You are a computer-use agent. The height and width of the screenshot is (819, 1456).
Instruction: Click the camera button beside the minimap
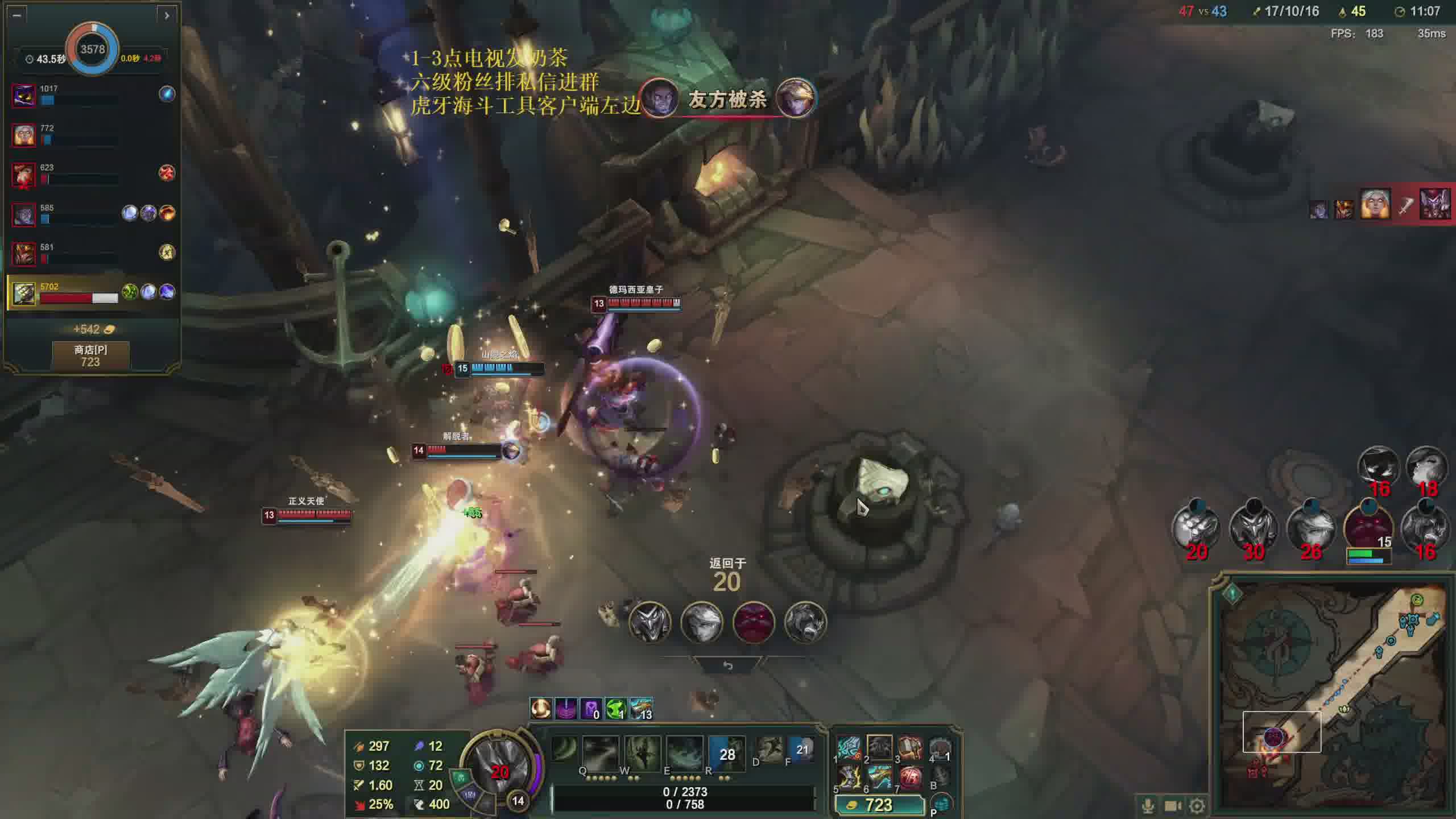click(x=1172, y=805)
